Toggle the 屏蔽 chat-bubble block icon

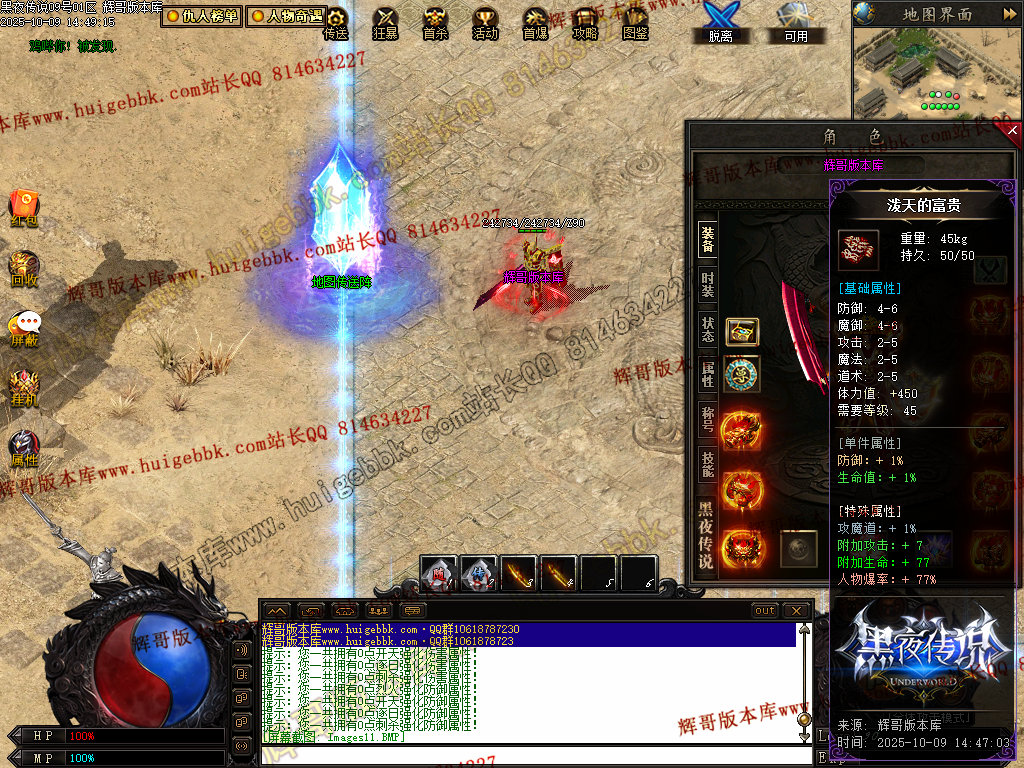(24, 328)
